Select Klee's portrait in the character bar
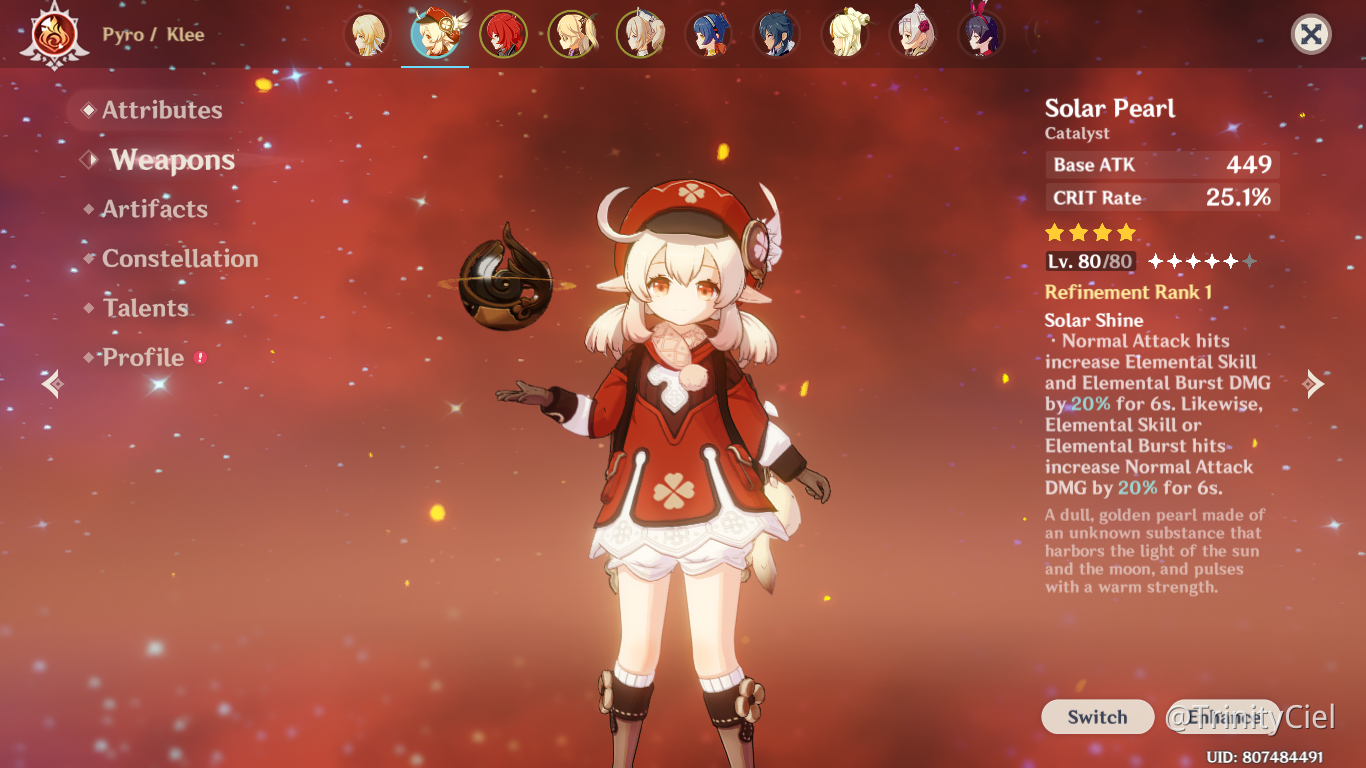Screen dimensions: 1366x768 435,34
